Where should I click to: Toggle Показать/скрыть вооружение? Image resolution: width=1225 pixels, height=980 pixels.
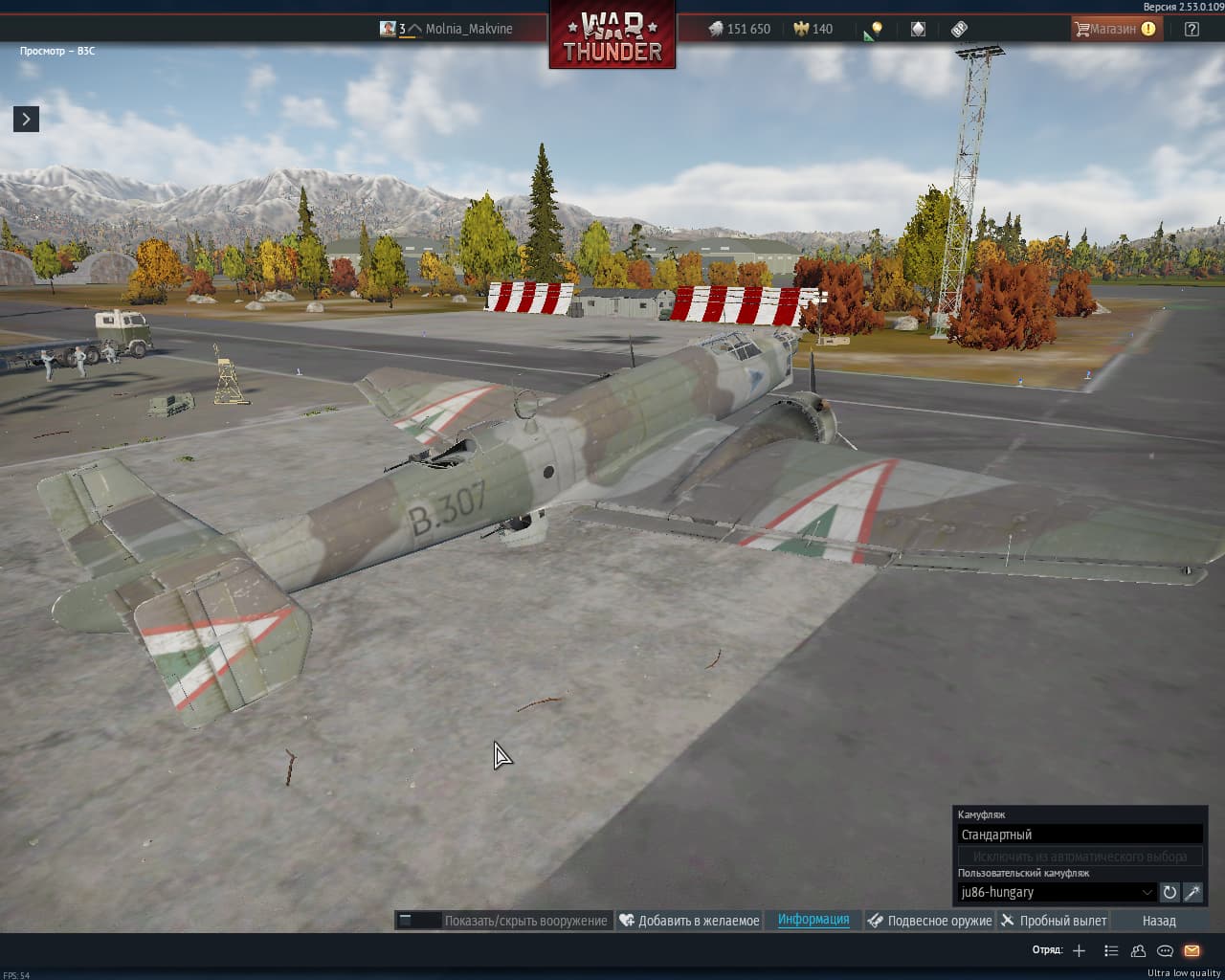[504, 921]
